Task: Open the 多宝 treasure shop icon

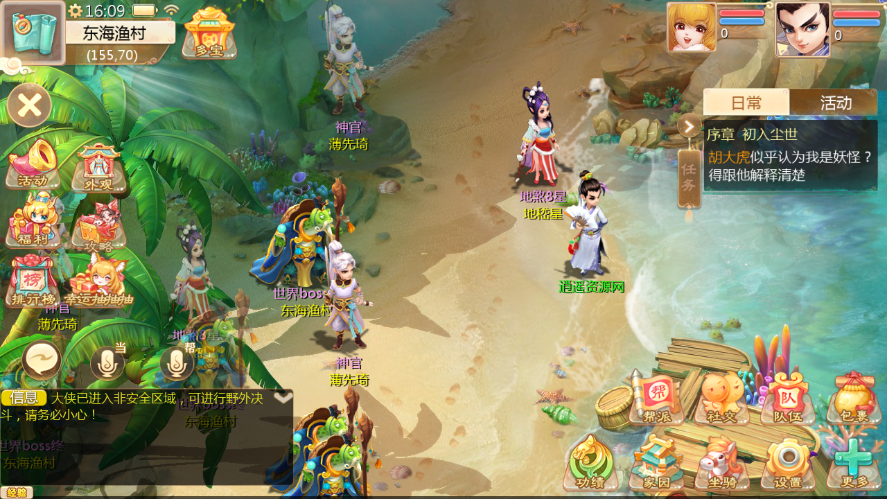Action: (209, 32)
